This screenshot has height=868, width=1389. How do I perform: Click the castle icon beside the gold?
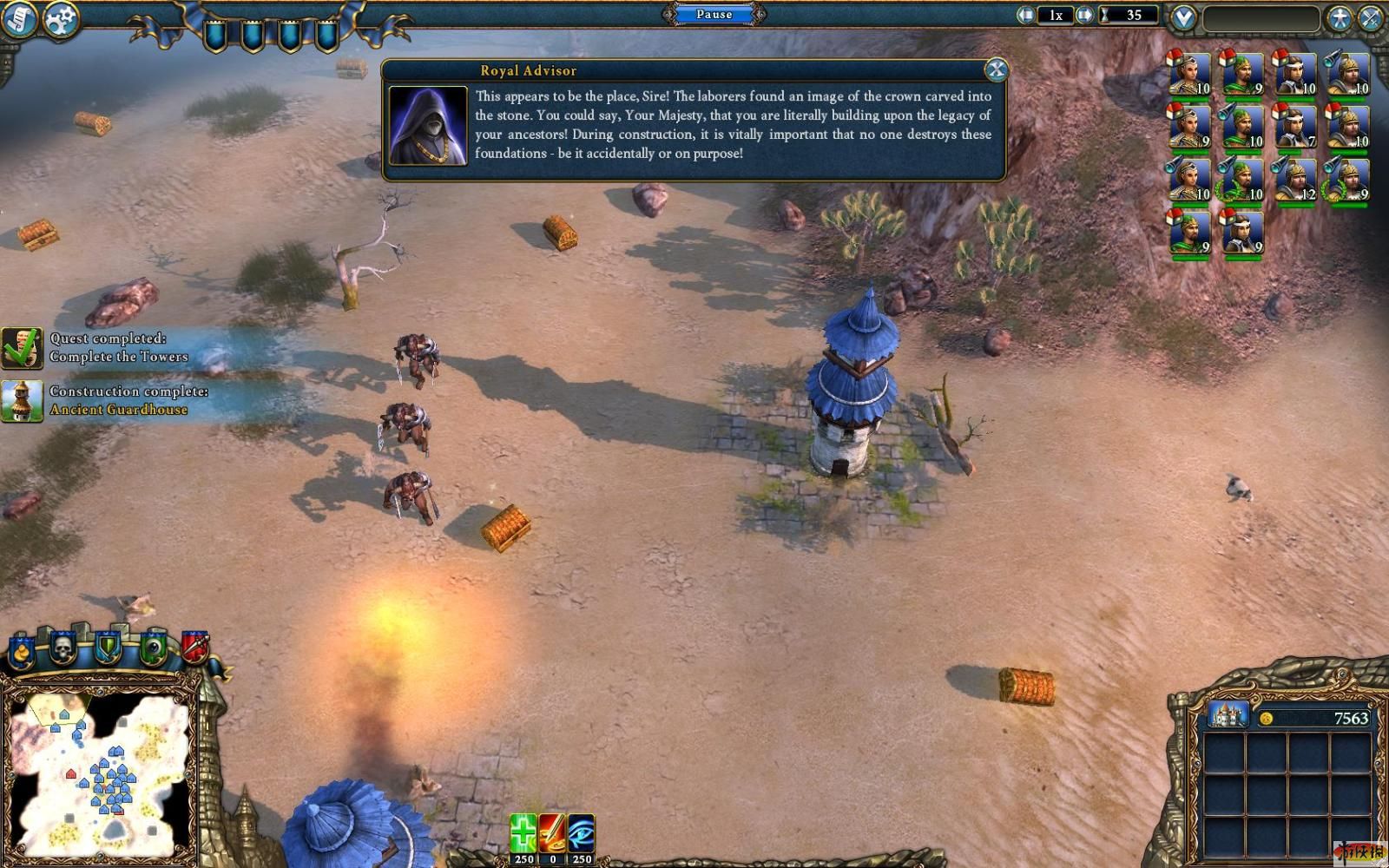(1228, 715)
